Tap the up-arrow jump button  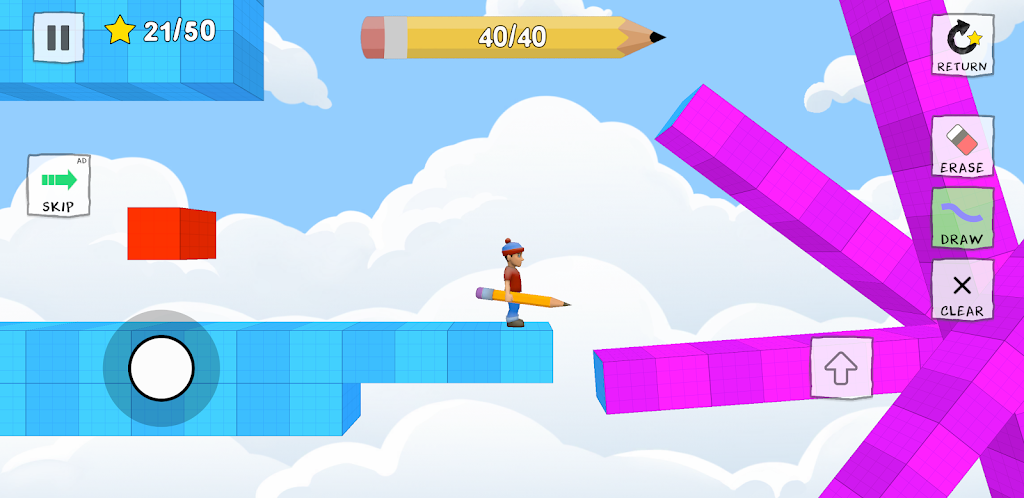click(x=841, y=367)
